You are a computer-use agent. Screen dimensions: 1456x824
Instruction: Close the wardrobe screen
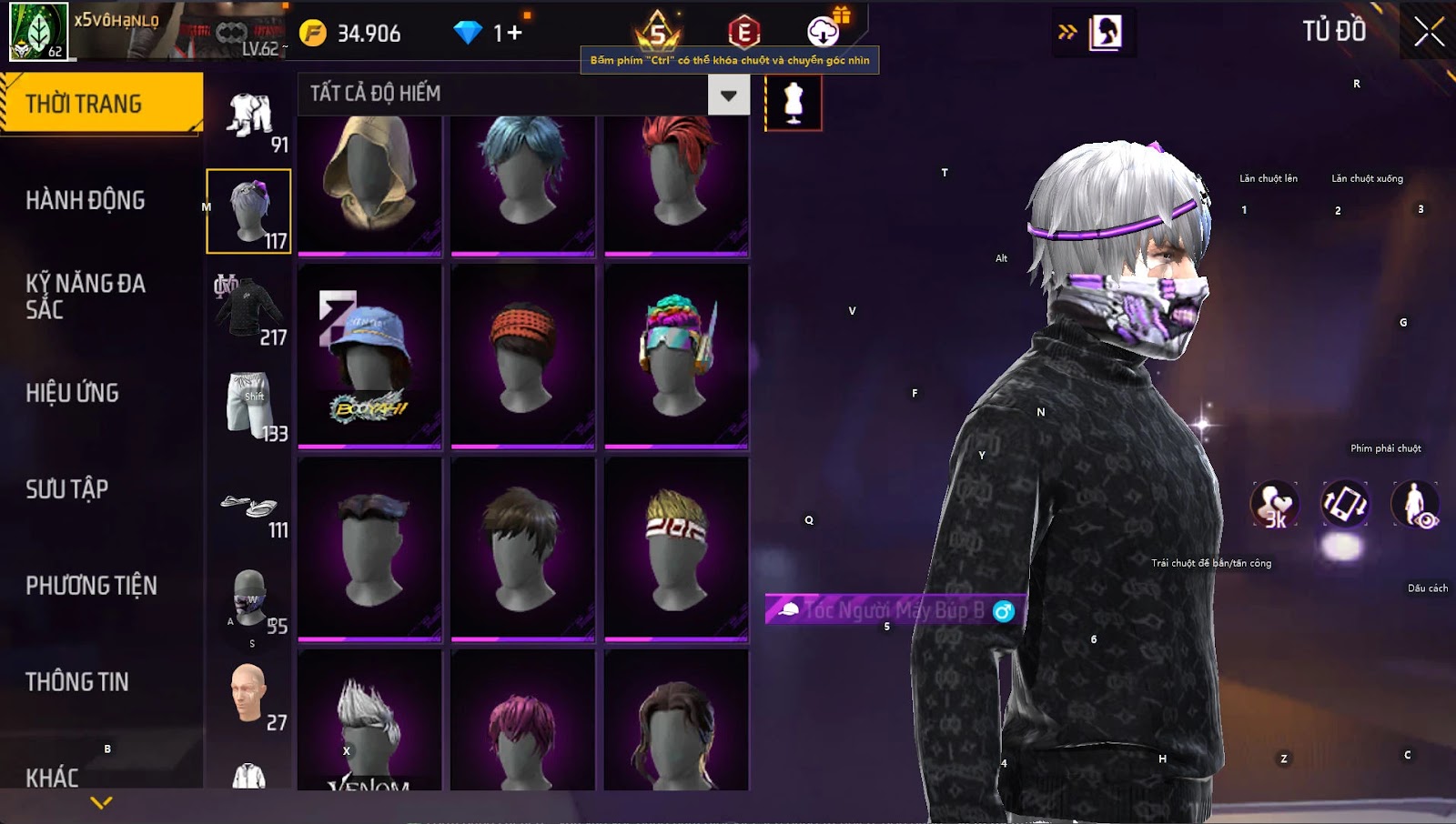tap(1428, 32)
